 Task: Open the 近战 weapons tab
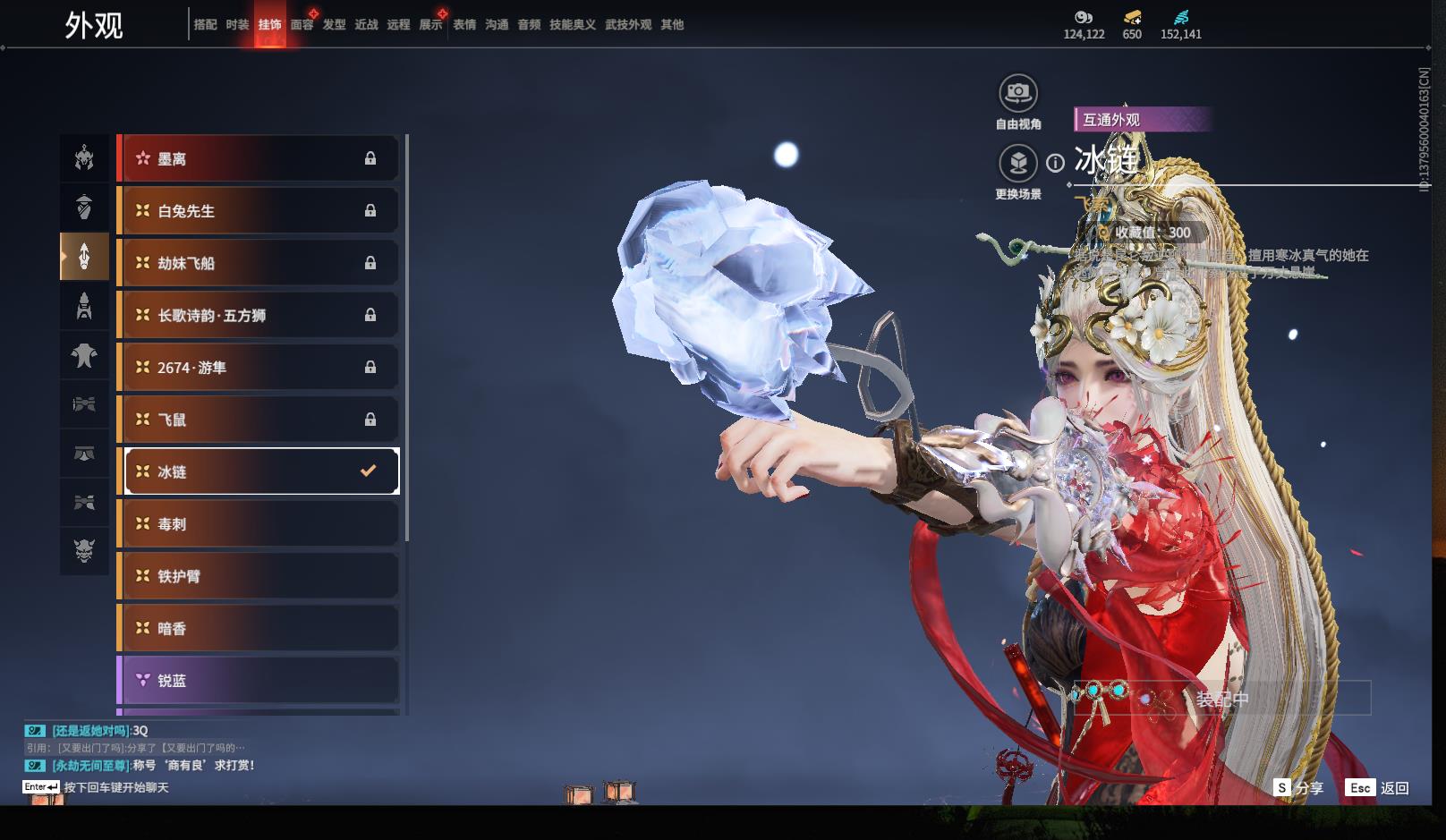pos(366,25)
